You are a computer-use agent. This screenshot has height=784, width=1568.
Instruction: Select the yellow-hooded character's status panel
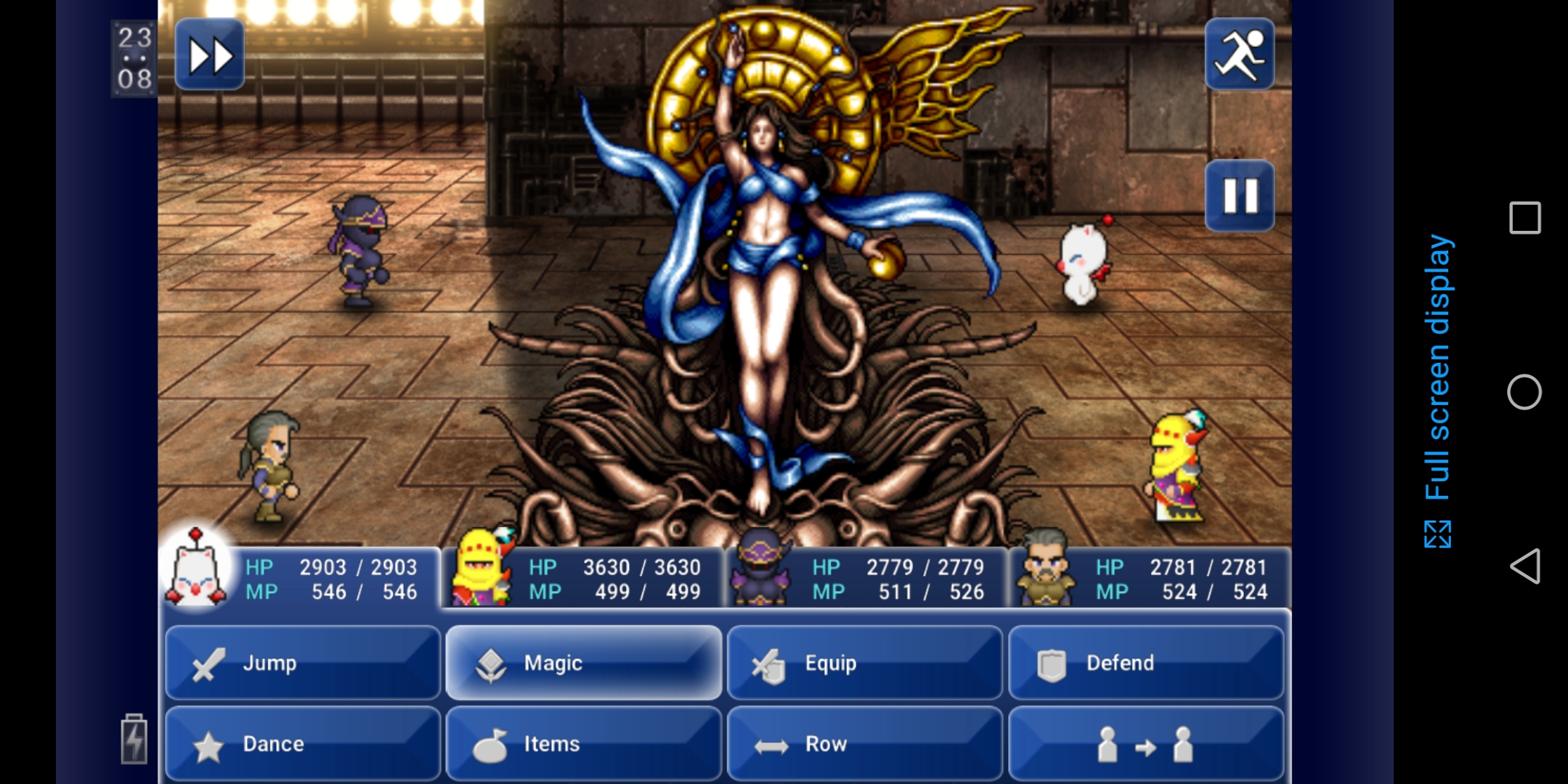point(583,579)
